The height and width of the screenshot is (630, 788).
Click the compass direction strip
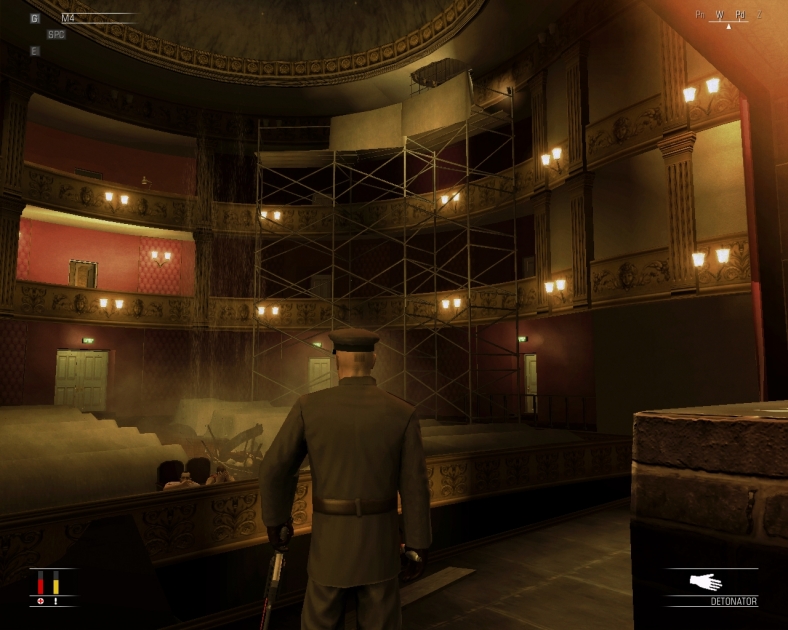728,16
